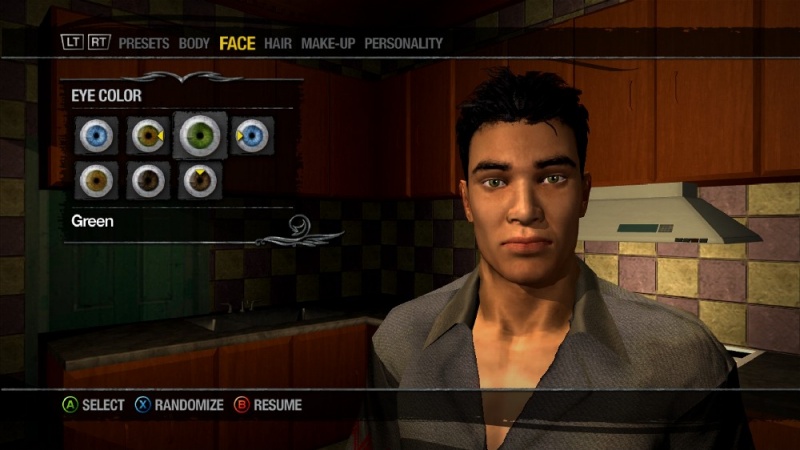Choose the enlarged green eye color

pos(201,135)
